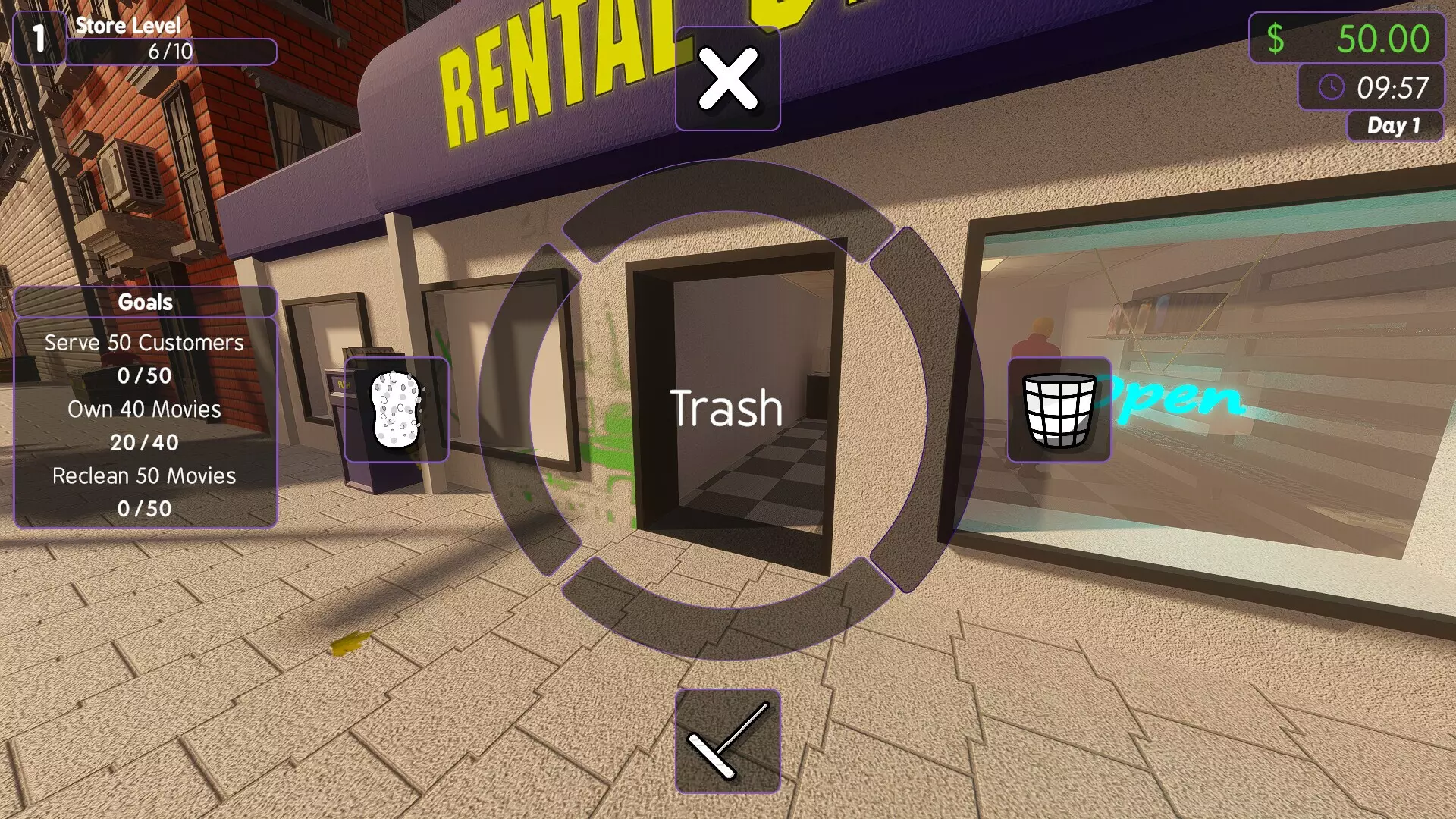Select the squeegee tool at the bottom

[x=727, y=739]
